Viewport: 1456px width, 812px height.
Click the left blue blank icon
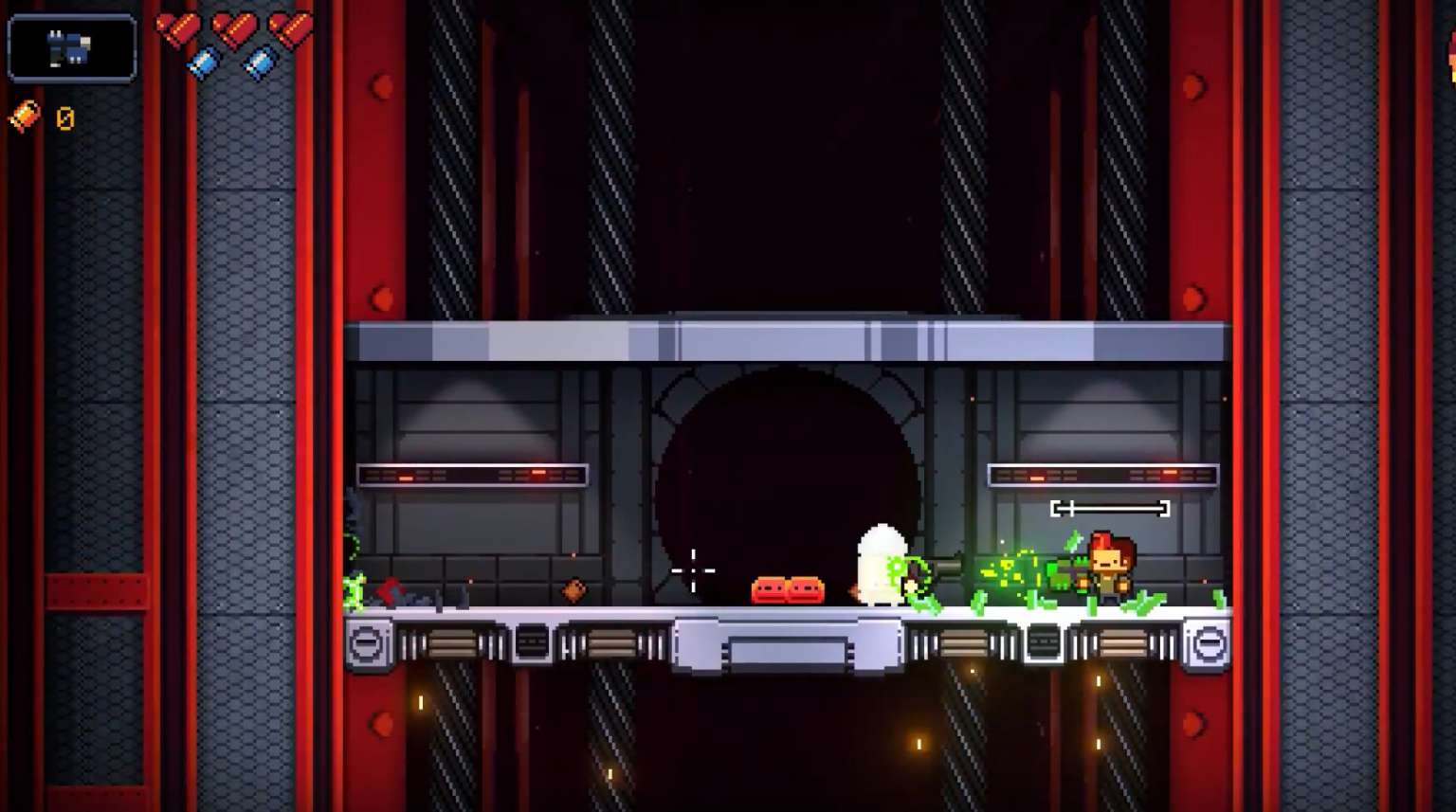pyautogui.click(x=202, y=62)
